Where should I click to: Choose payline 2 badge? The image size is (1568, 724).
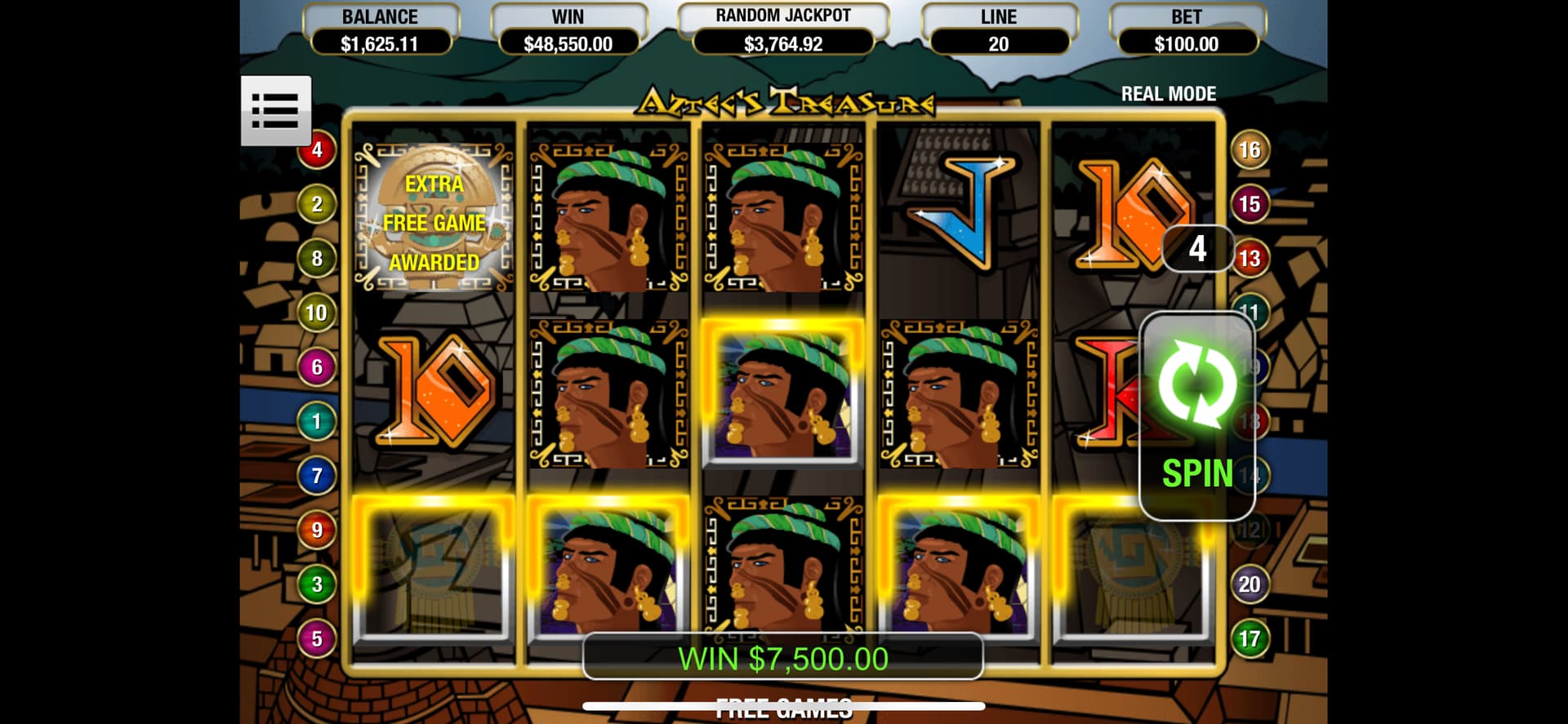pos(317,204)
